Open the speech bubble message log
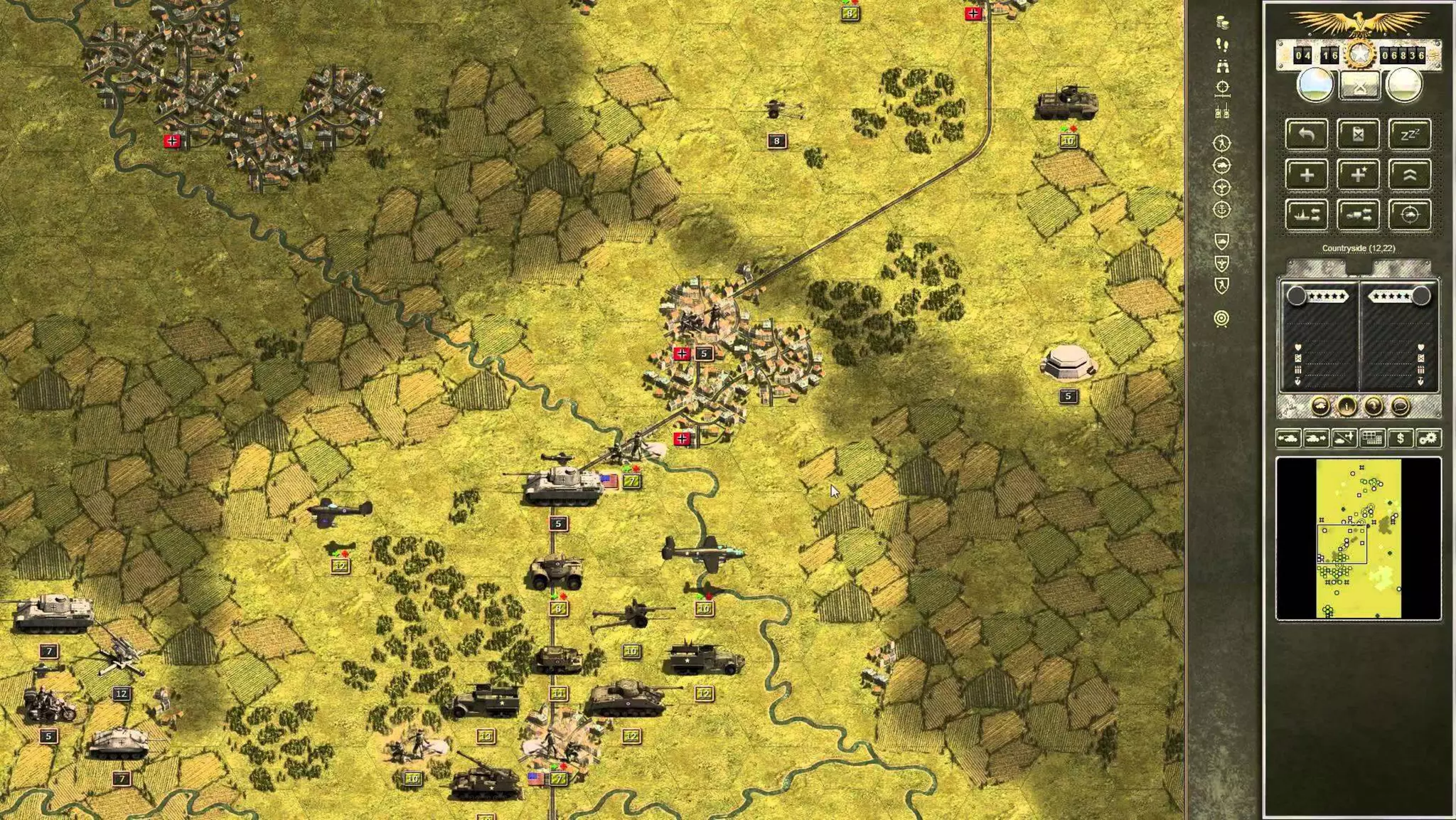The height and width of the screenshot is (820, 1456). 1400,406
